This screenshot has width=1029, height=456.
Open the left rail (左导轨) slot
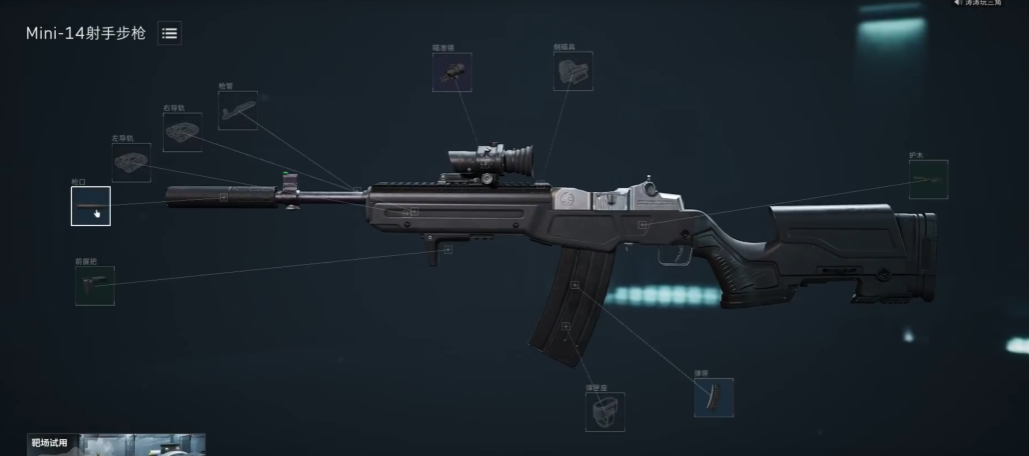click(131, 162)
